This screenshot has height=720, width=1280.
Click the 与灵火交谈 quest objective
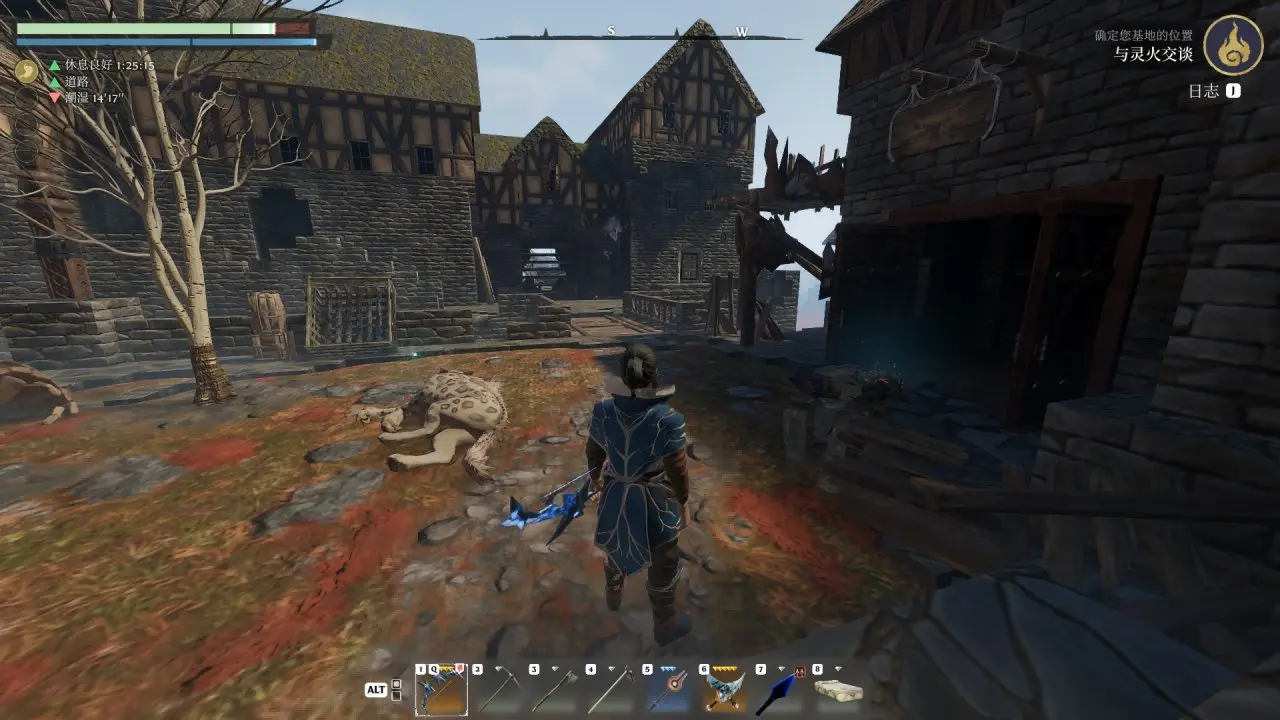[1154, 53]
